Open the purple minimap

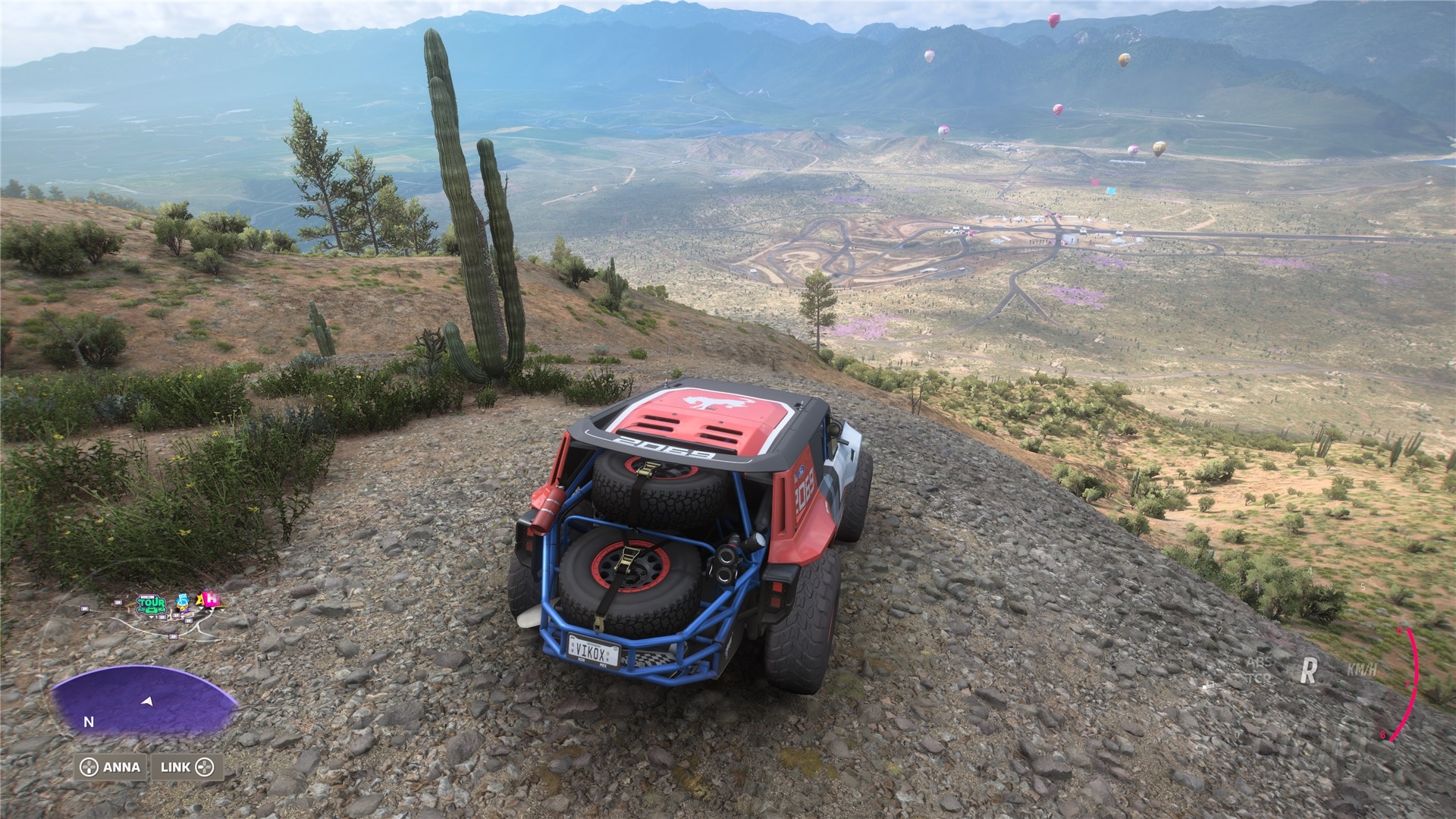[x=144, y=701]
